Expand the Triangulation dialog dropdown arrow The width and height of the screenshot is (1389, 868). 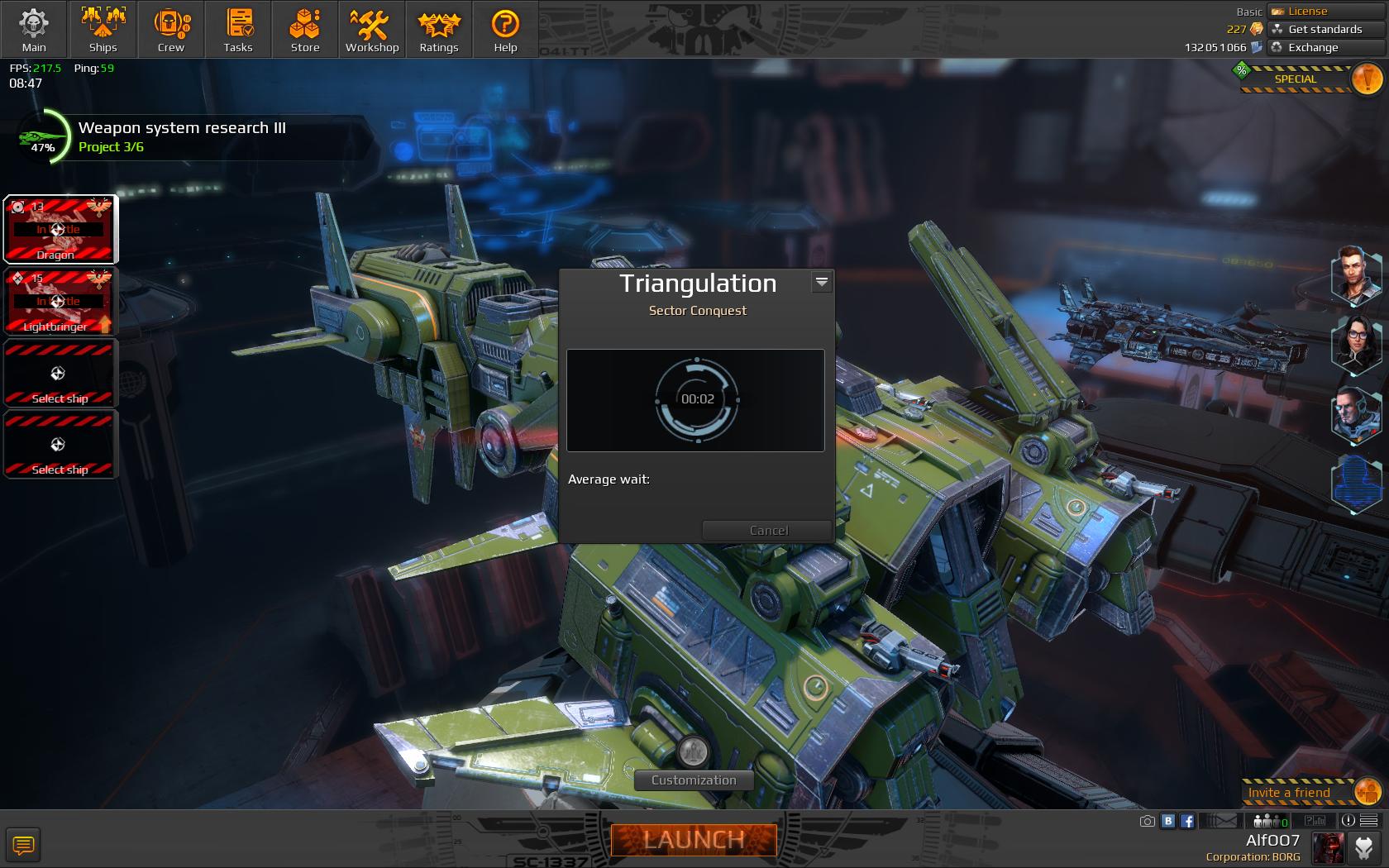click(821, 282)
